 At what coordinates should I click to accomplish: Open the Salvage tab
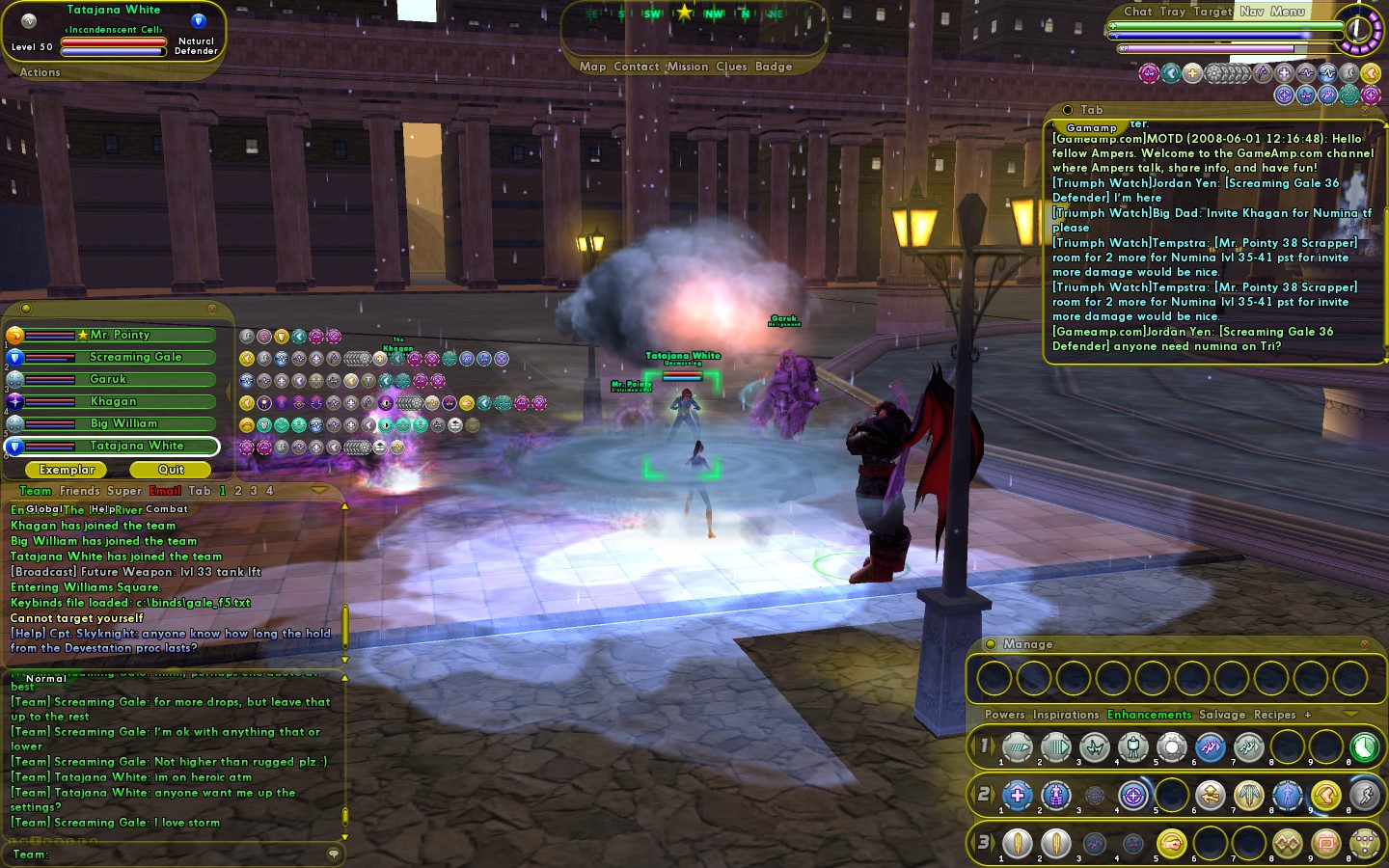[1222, 715]
